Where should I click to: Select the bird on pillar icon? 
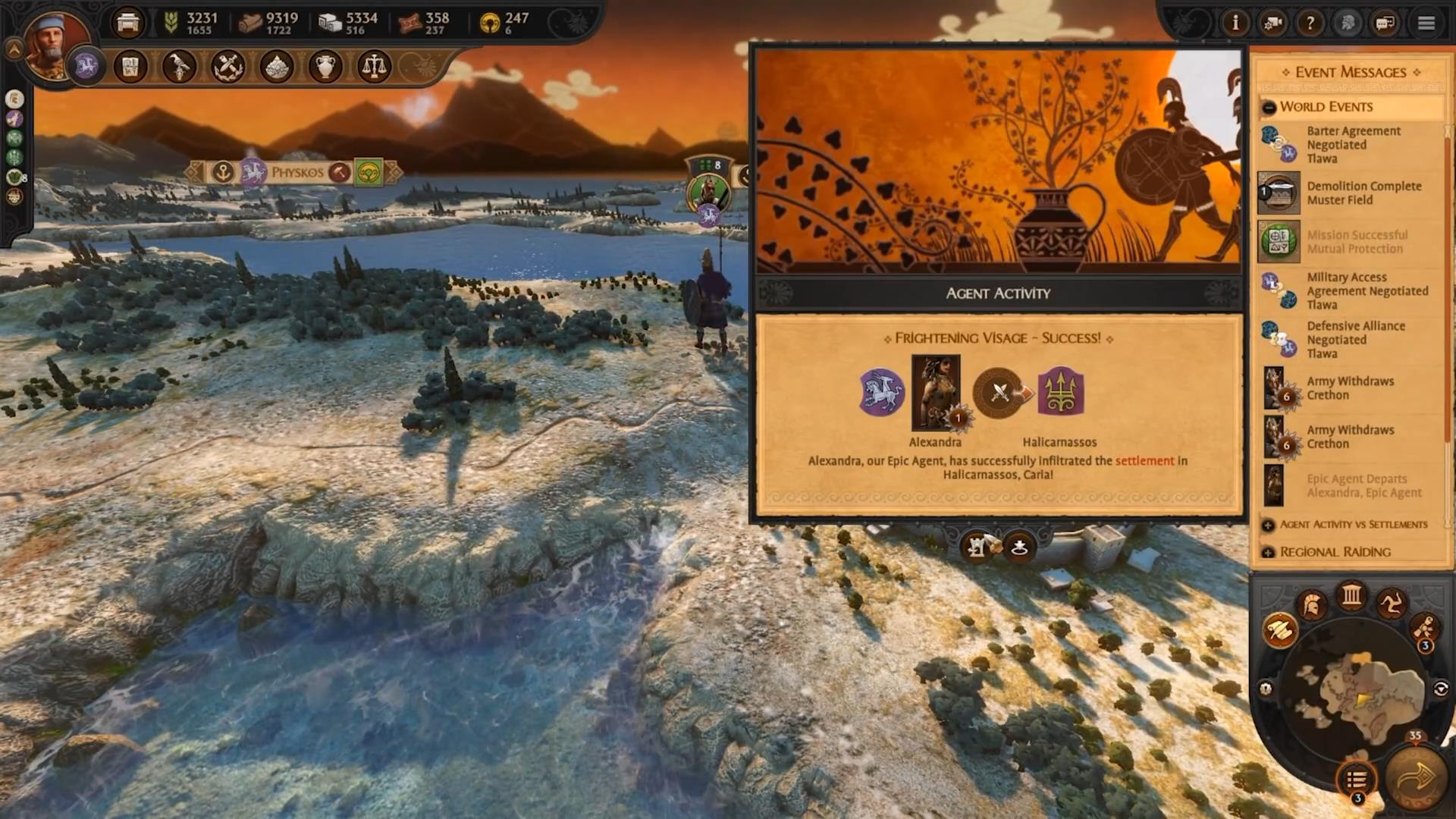tap(179, 67)
